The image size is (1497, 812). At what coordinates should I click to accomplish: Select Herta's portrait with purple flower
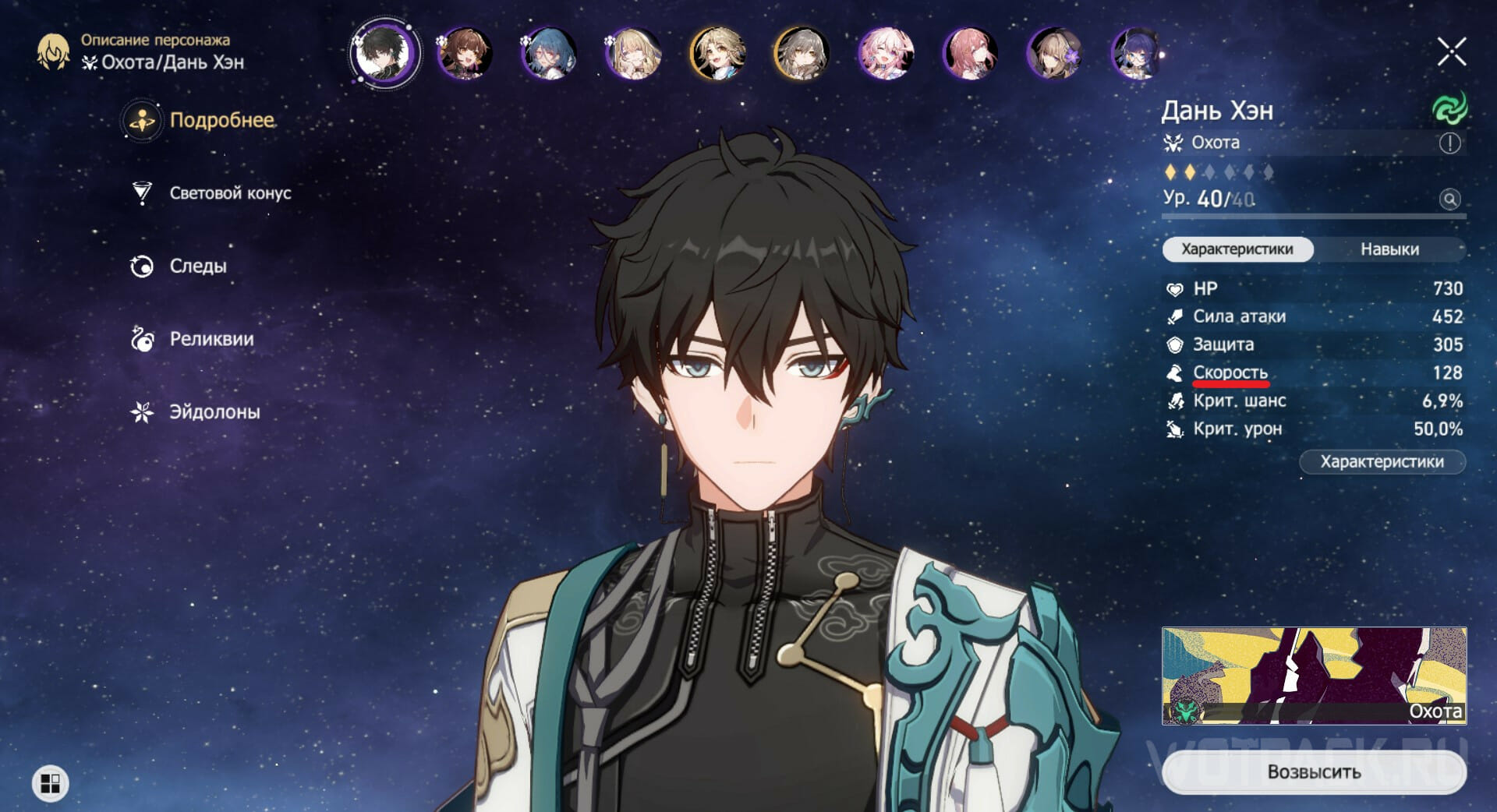point(1054,53)
